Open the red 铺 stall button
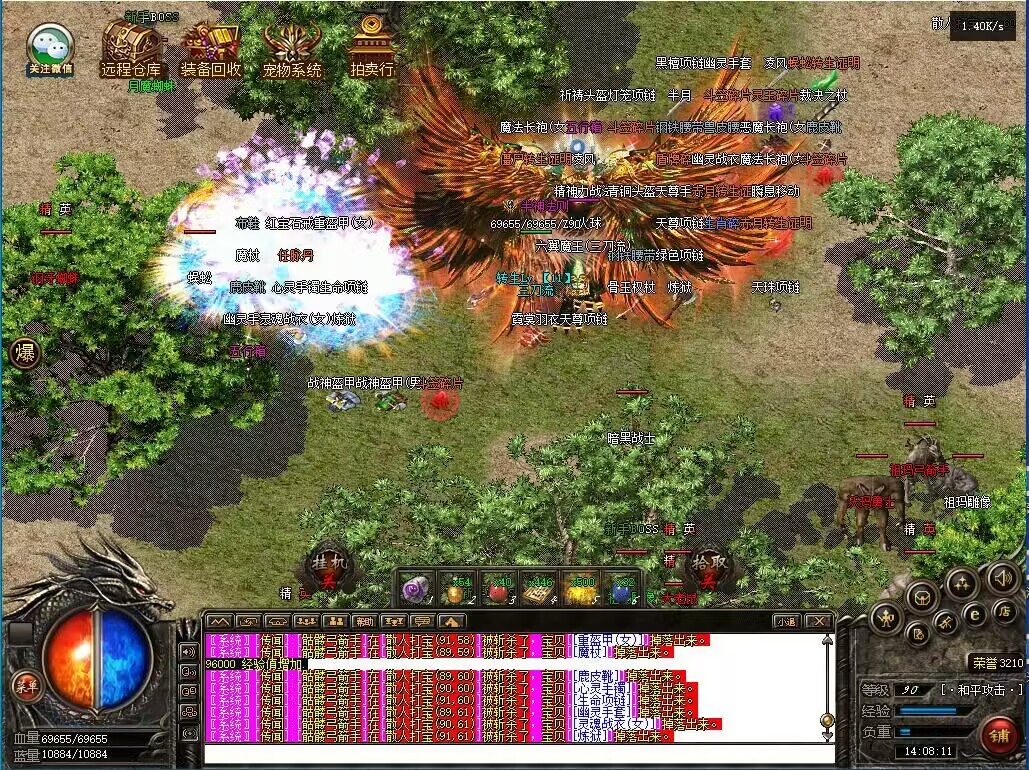 998,736
